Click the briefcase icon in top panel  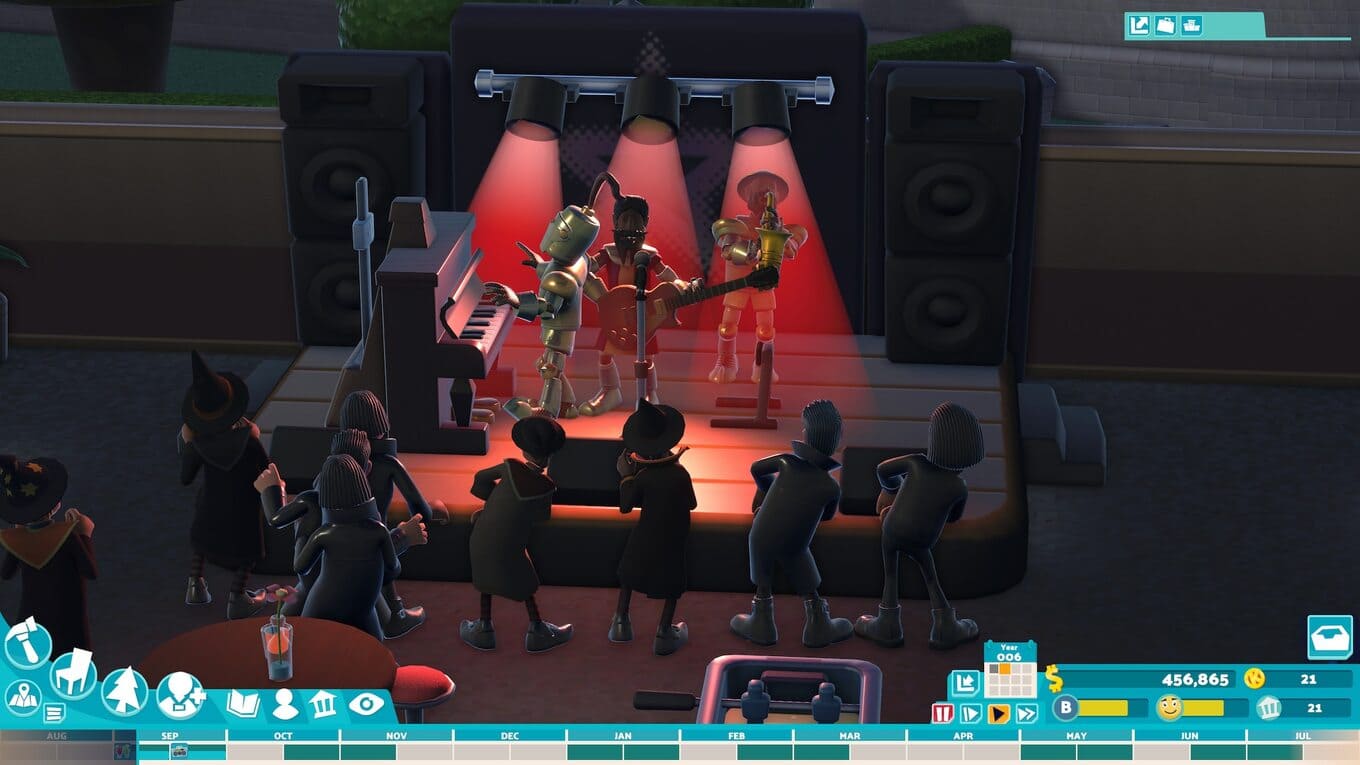(1165, 25)
